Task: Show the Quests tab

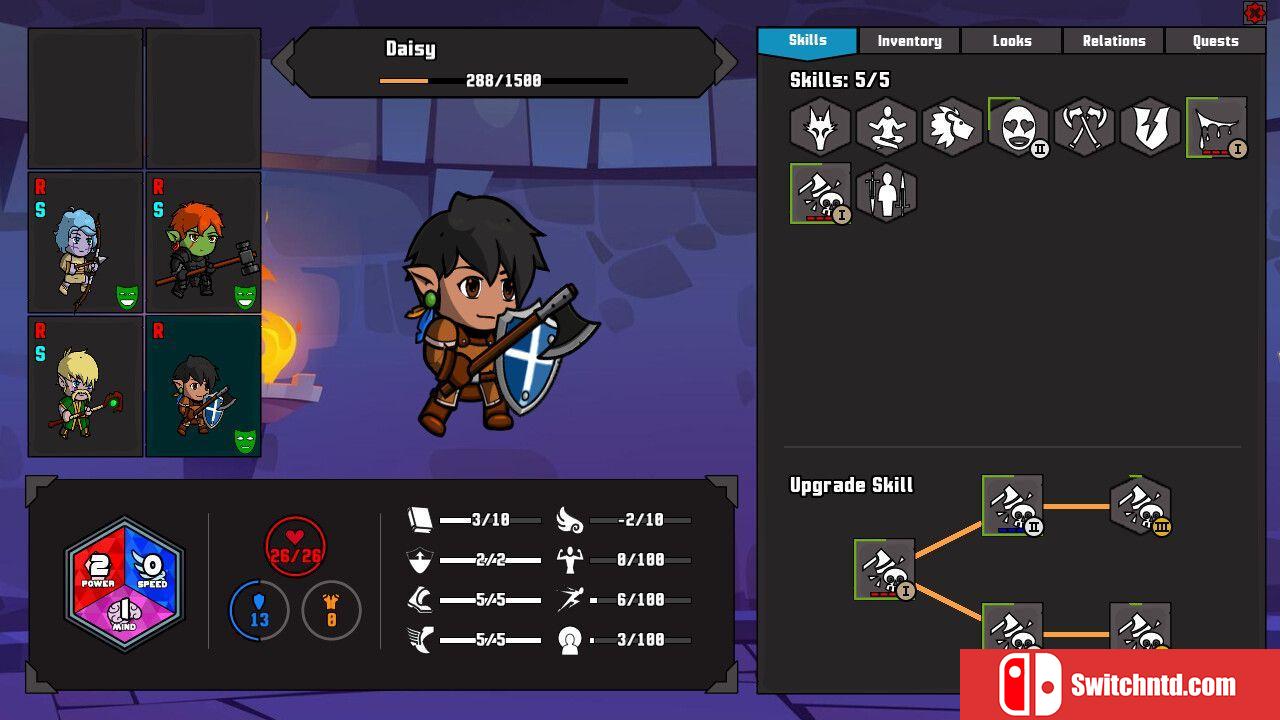Action: (1215, 41)
